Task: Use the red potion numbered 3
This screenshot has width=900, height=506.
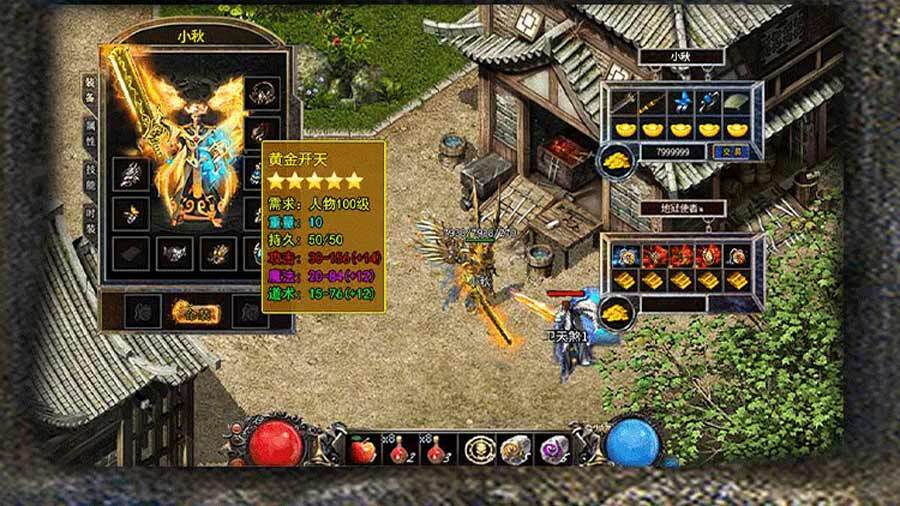Action: 436,449
